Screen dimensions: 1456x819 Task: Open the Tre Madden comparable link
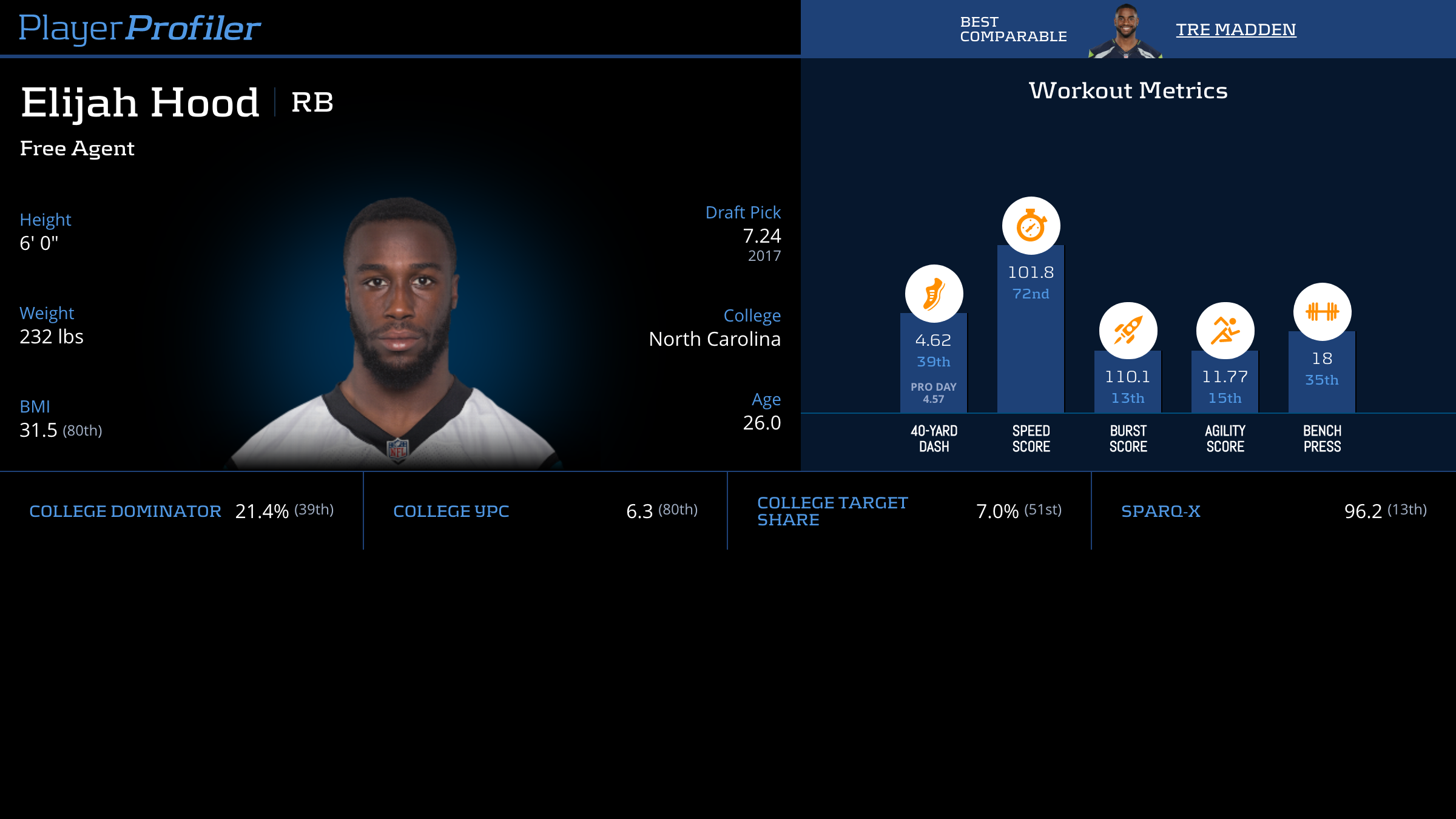(x=1235, y=29)
